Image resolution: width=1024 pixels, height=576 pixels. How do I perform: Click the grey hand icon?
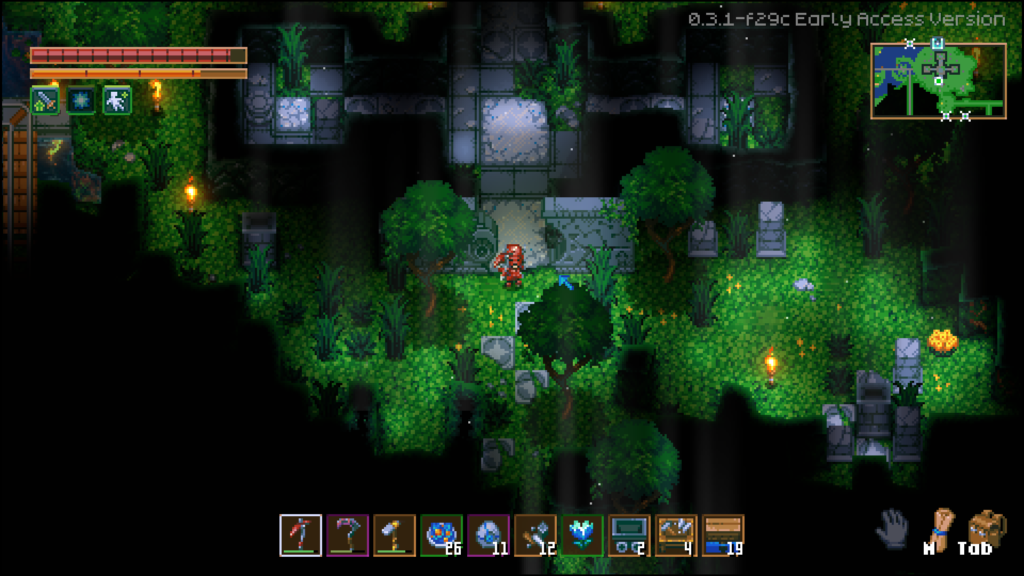[892, 528]
